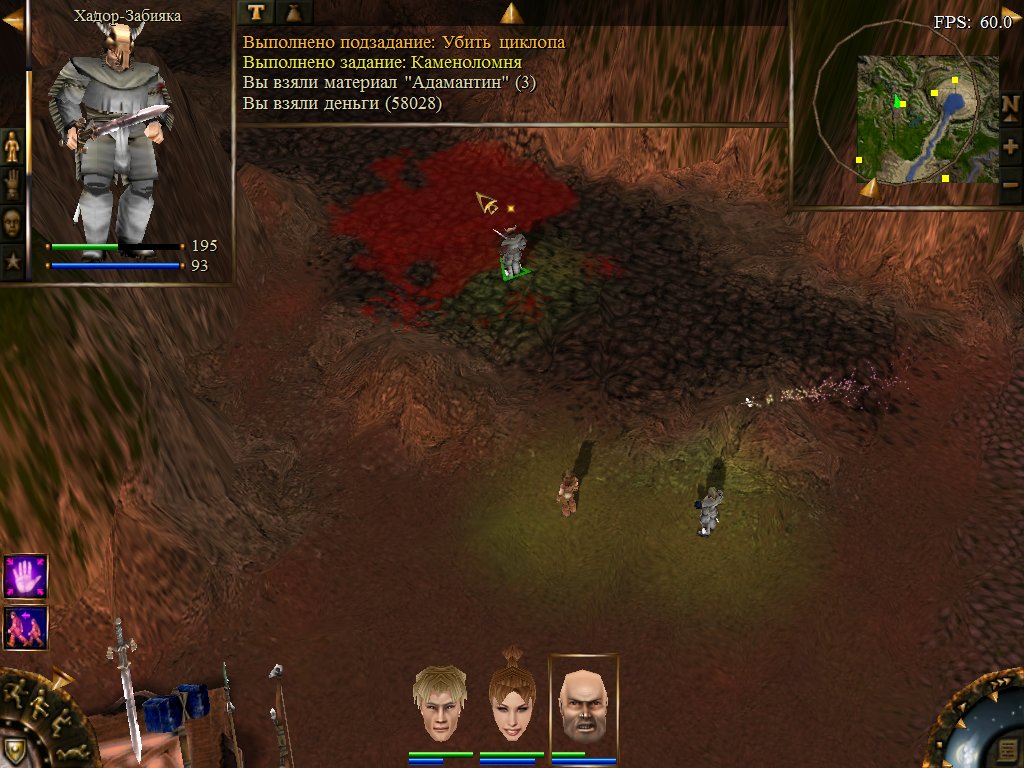The width and height of the screenshot is (1024, 768).
Task: Click the minimap's zoom-out minus button
Action: tap(1010, 184)
